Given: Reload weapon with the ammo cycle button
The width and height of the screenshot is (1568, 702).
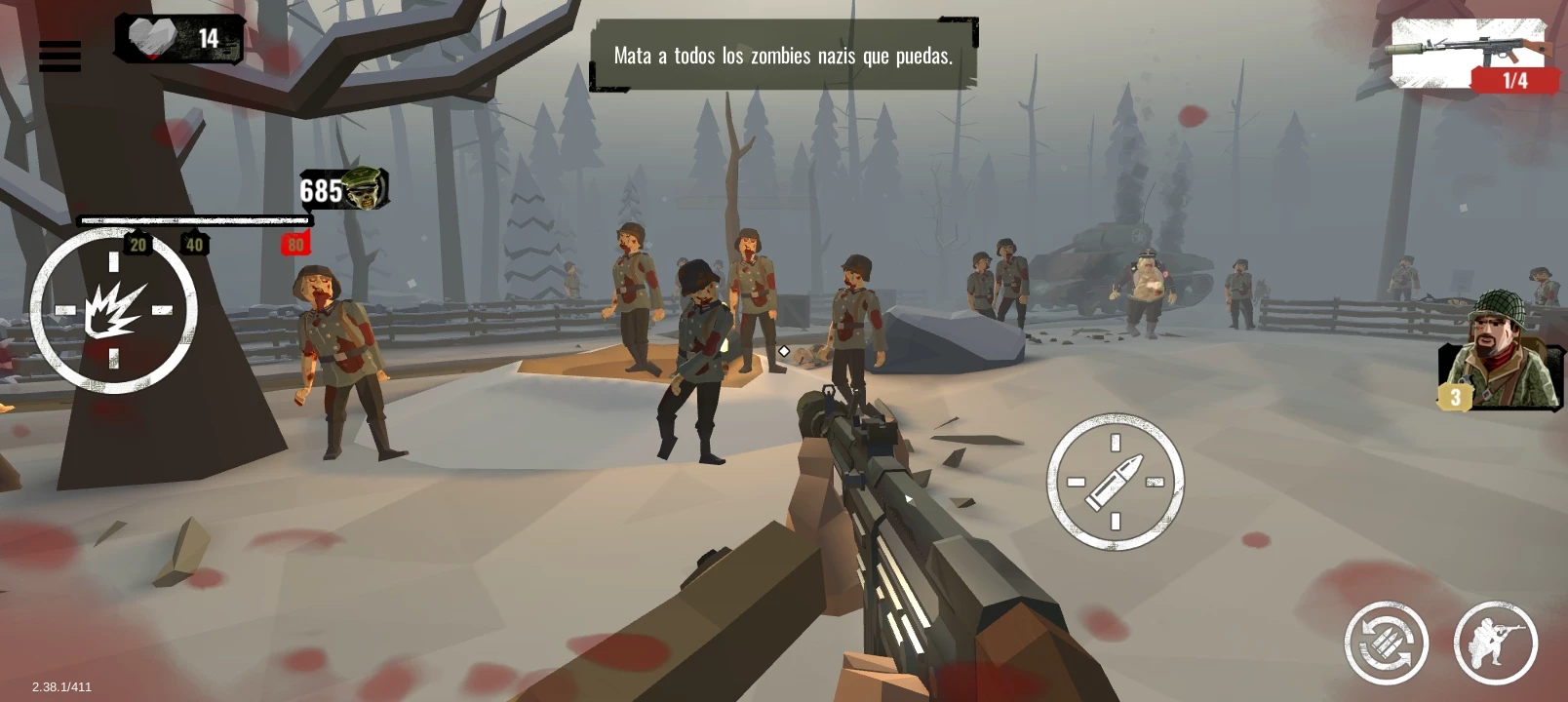Looking at the screenshot, I should point(1386,643).
